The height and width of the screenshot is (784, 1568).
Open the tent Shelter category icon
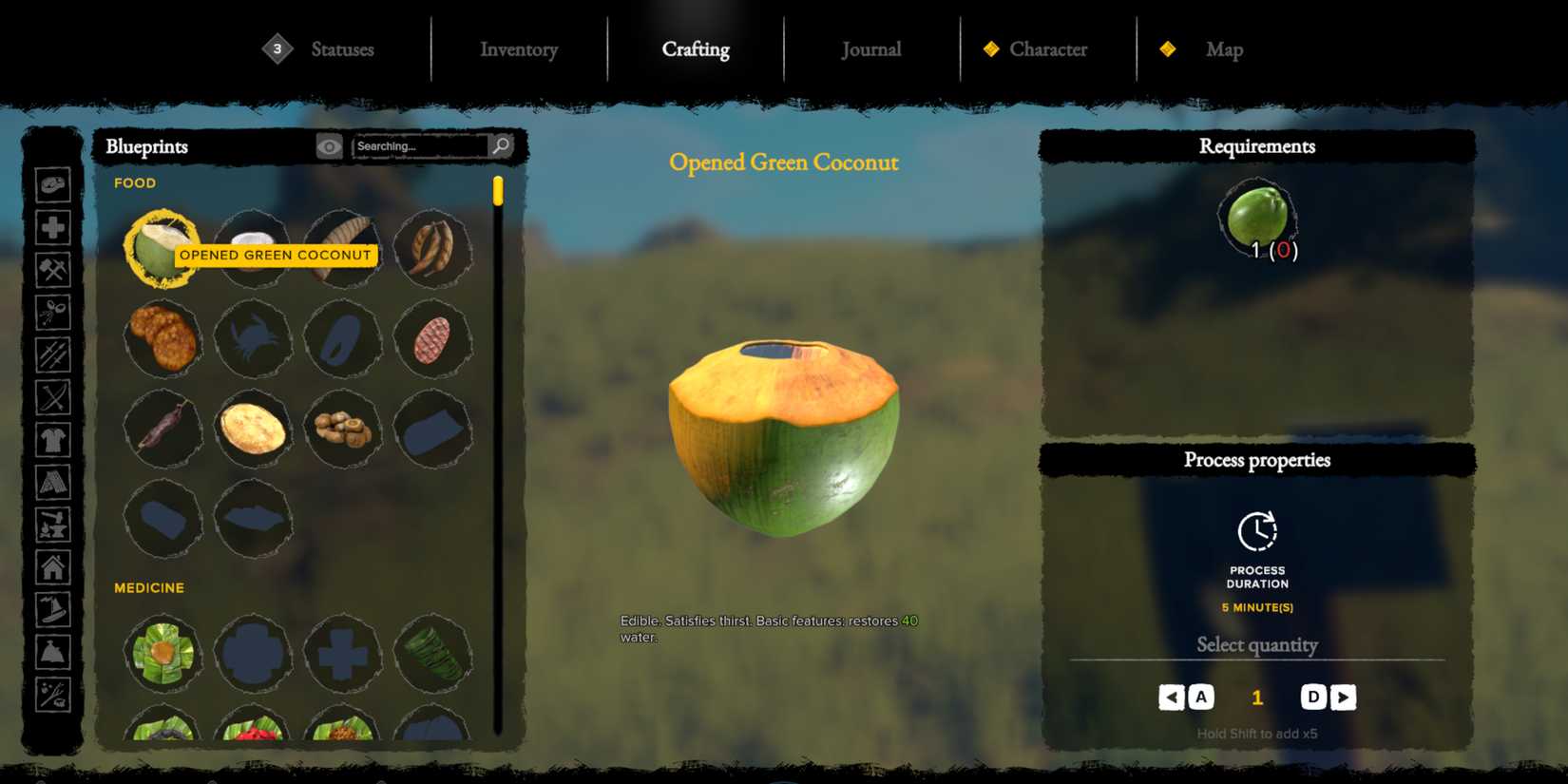54,482
